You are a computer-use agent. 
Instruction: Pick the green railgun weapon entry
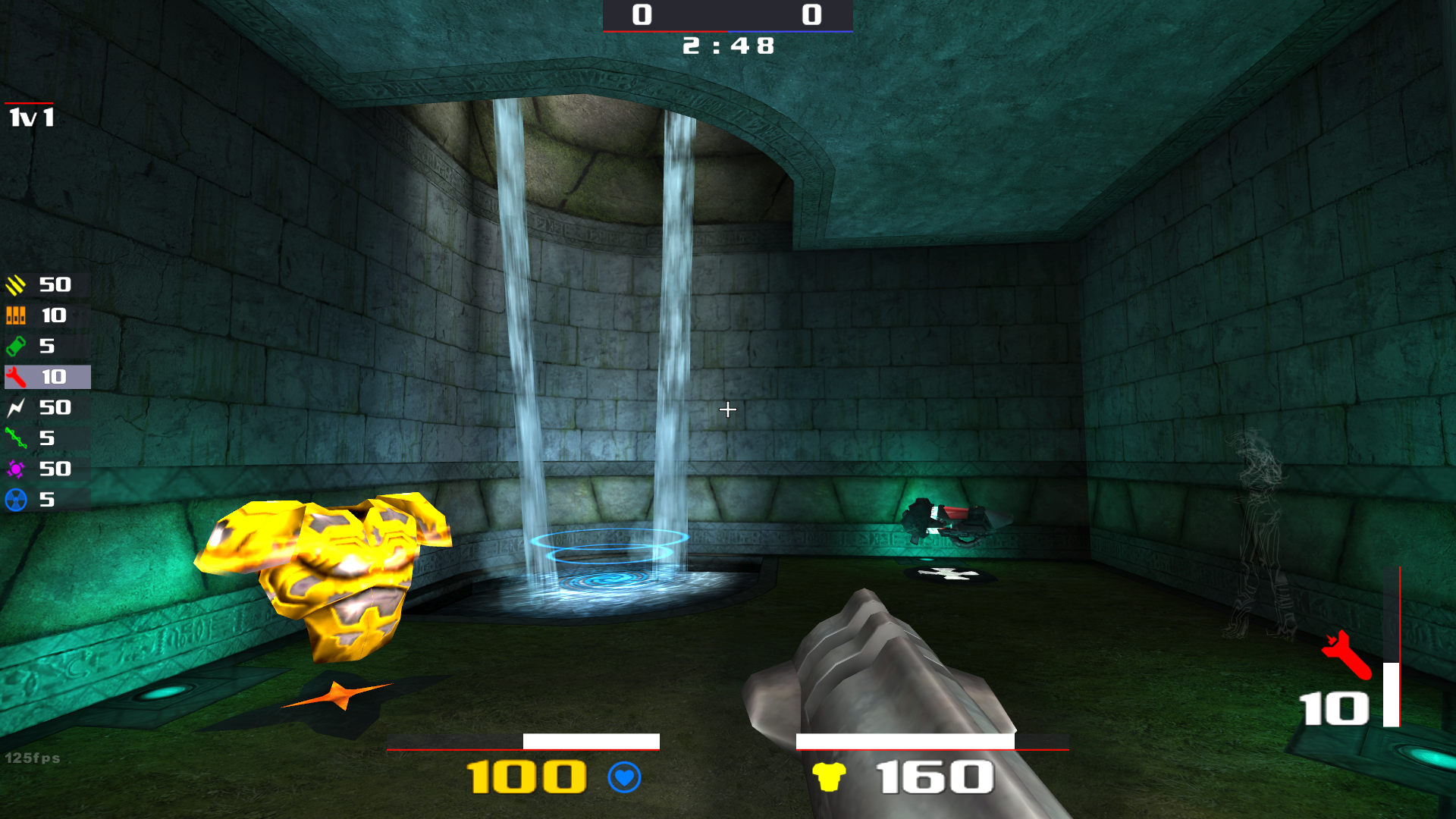pos(45,438)
